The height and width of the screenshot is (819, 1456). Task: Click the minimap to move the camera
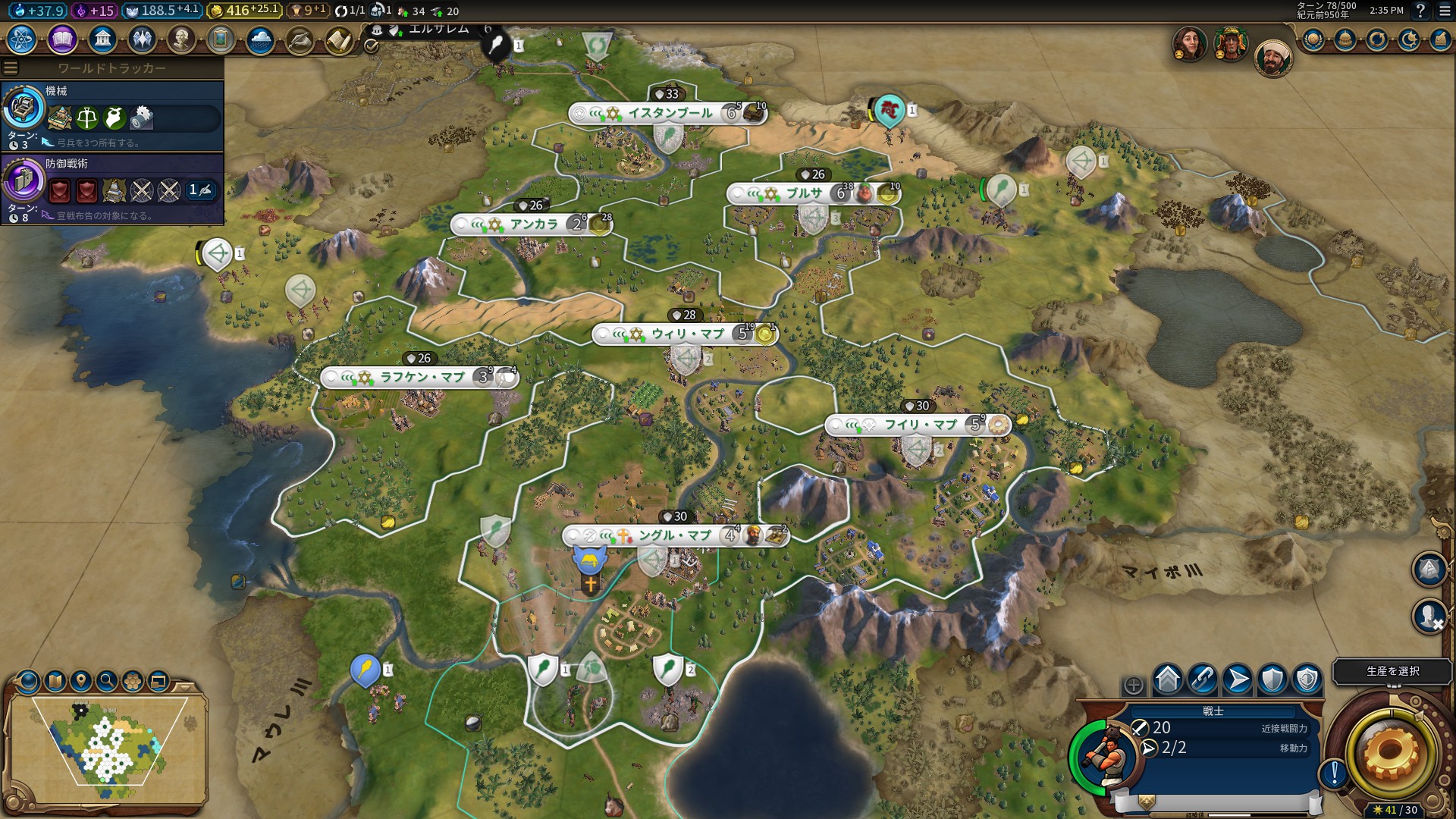pos(108,745)
